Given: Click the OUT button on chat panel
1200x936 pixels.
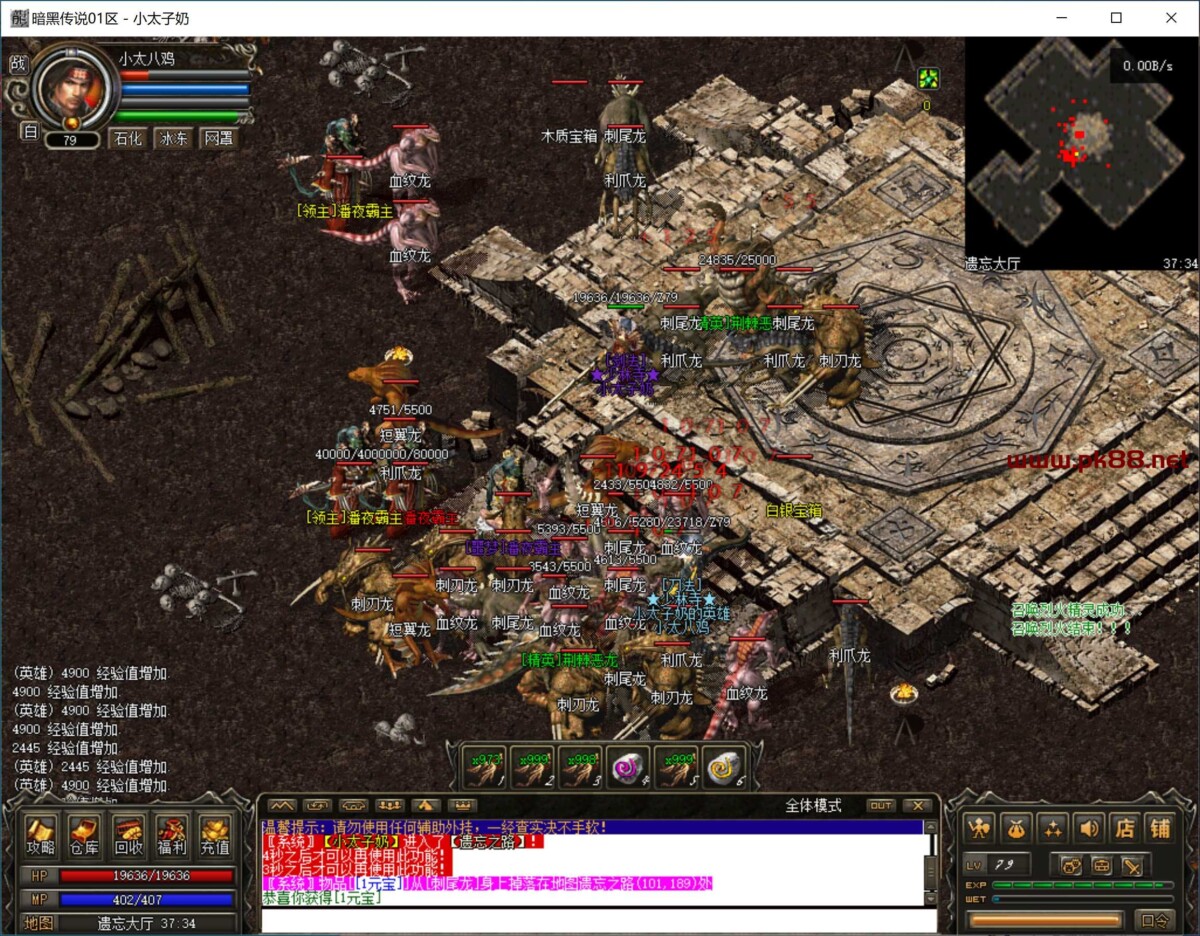Looking at the screenshot, I should tap(881, 805).
